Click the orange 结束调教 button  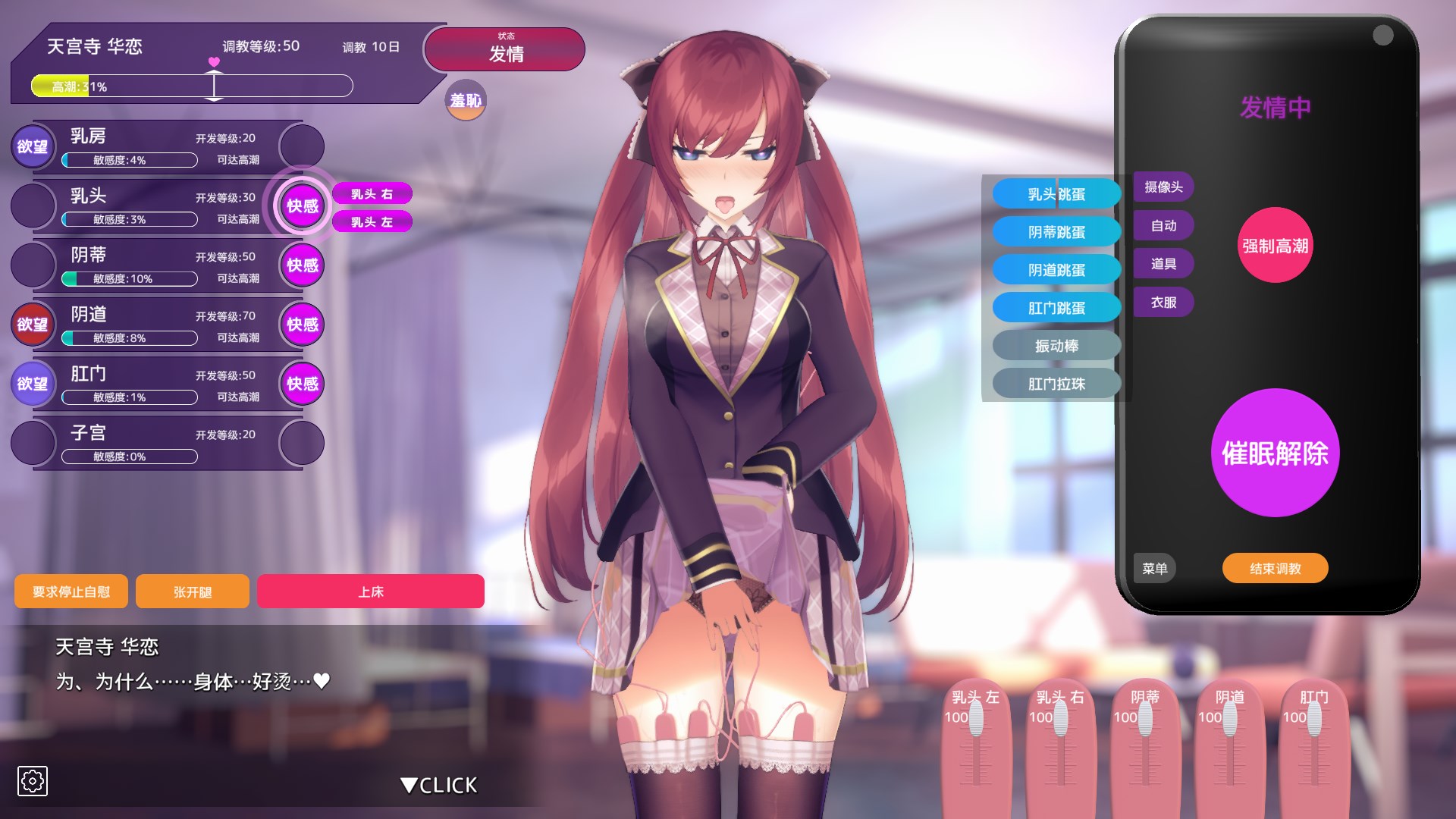point(1275,568)
